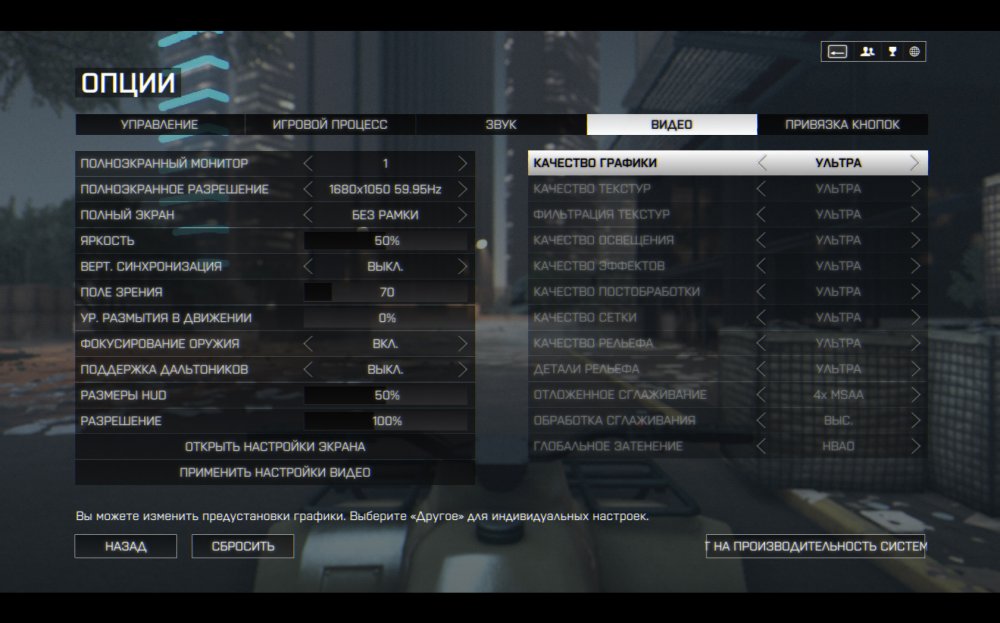Toggle ПОДДЕРЖКА ДАЛЬТОНИКОВ with right arrow
The image size is (1000, 623).
point(462,370)
